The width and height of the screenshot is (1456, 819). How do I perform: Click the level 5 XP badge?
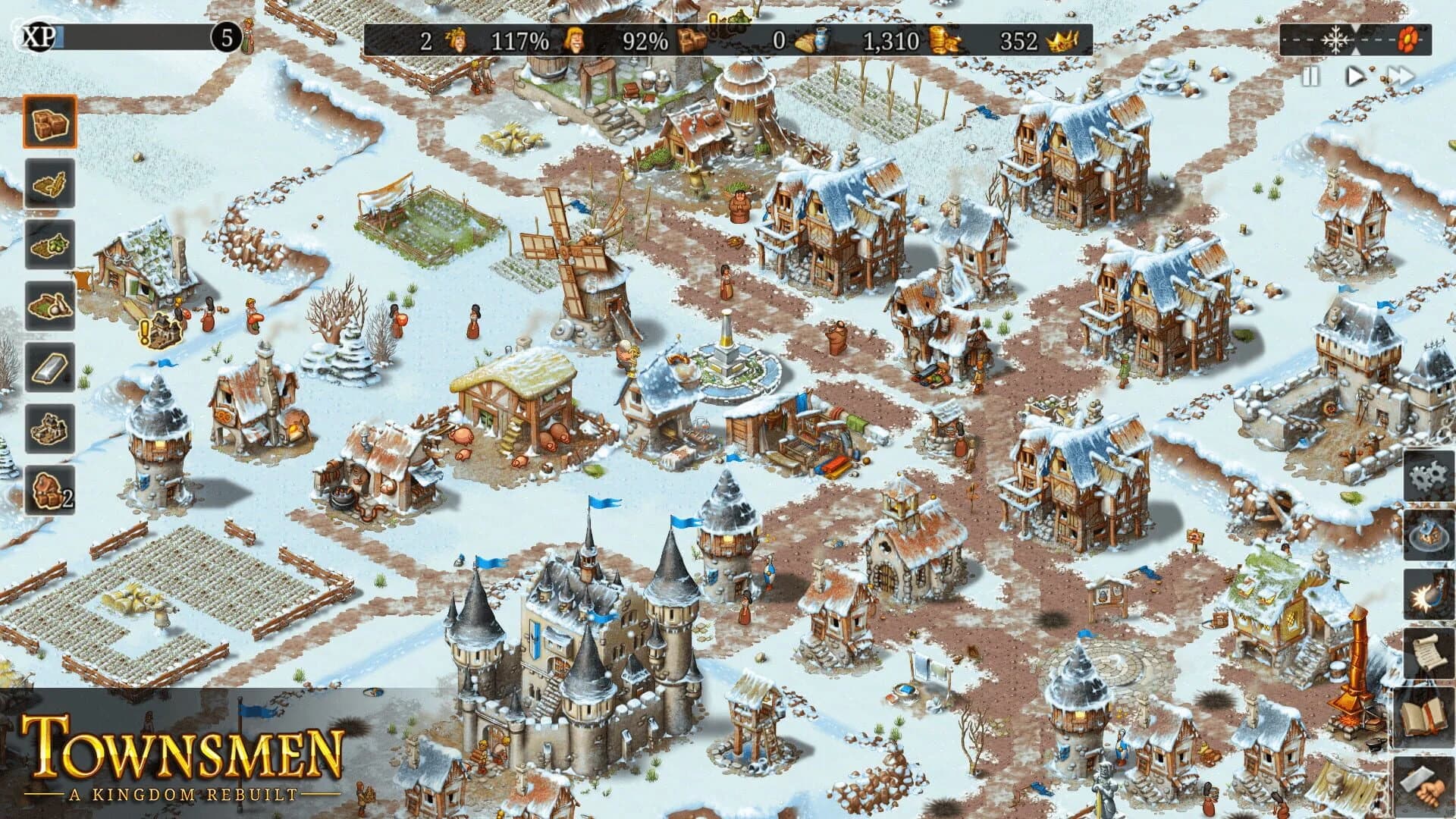click(225, 36)
